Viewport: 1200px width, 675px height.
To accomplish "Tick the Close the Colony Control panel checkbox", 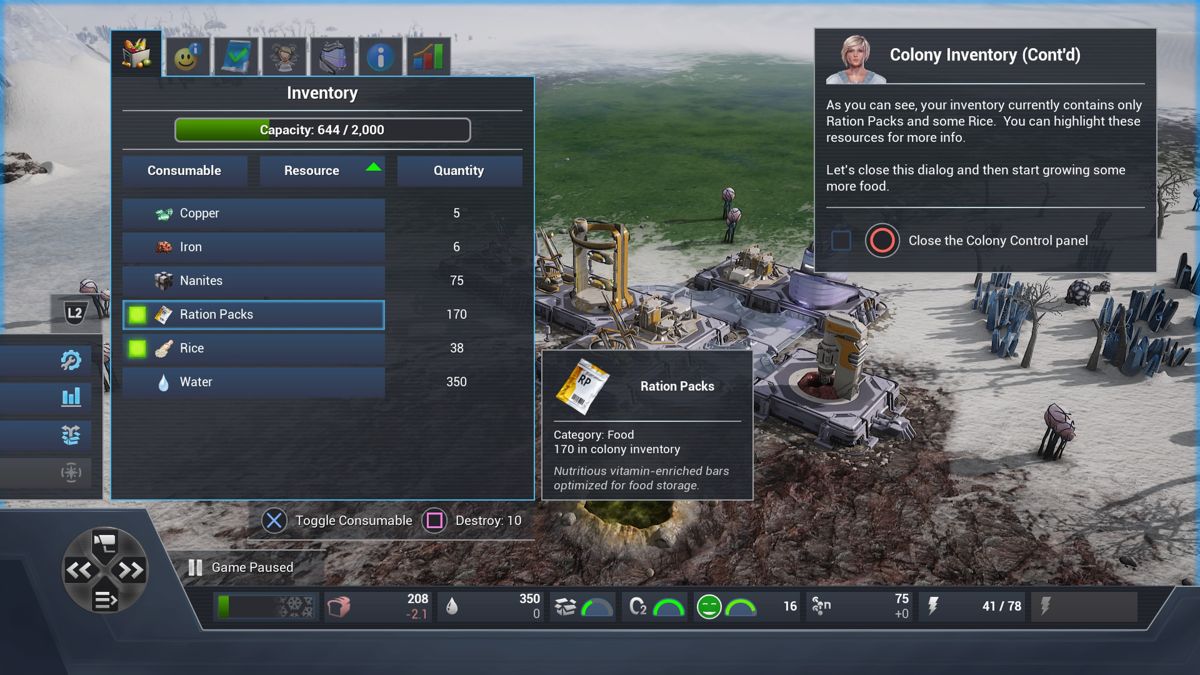I will click(x=841, y=241).
